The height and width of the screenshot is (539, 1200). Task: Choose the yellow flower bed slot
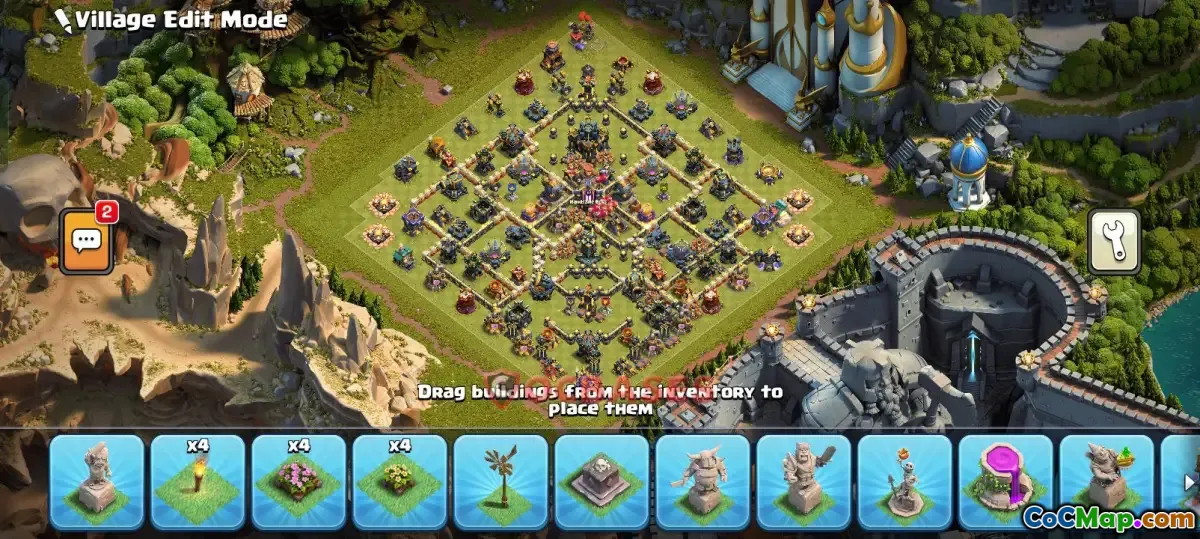[x=399, y=481]
